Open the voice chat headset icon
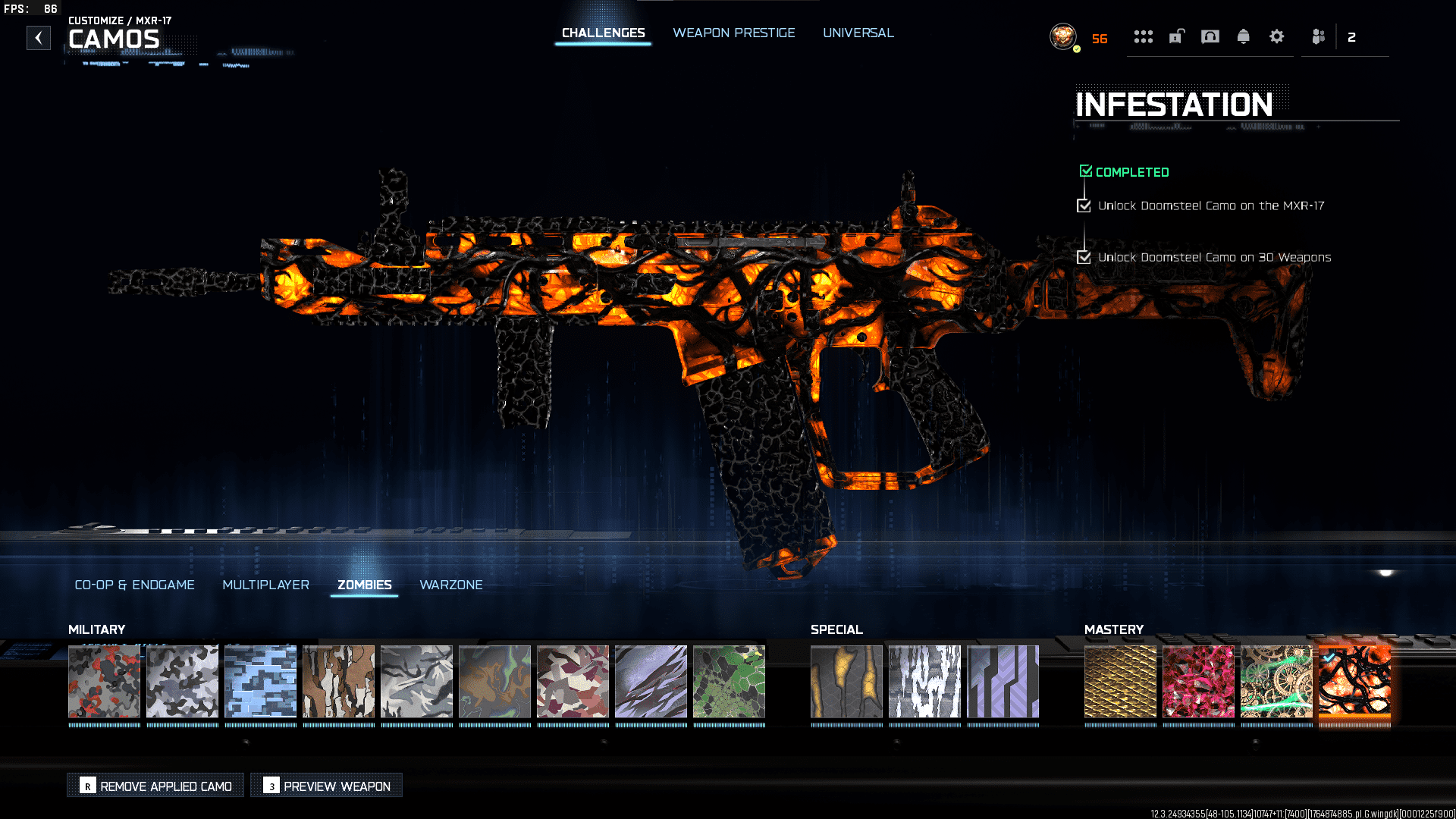Viewport: 1456px width, 819px height. click(x=1210, y=36)
